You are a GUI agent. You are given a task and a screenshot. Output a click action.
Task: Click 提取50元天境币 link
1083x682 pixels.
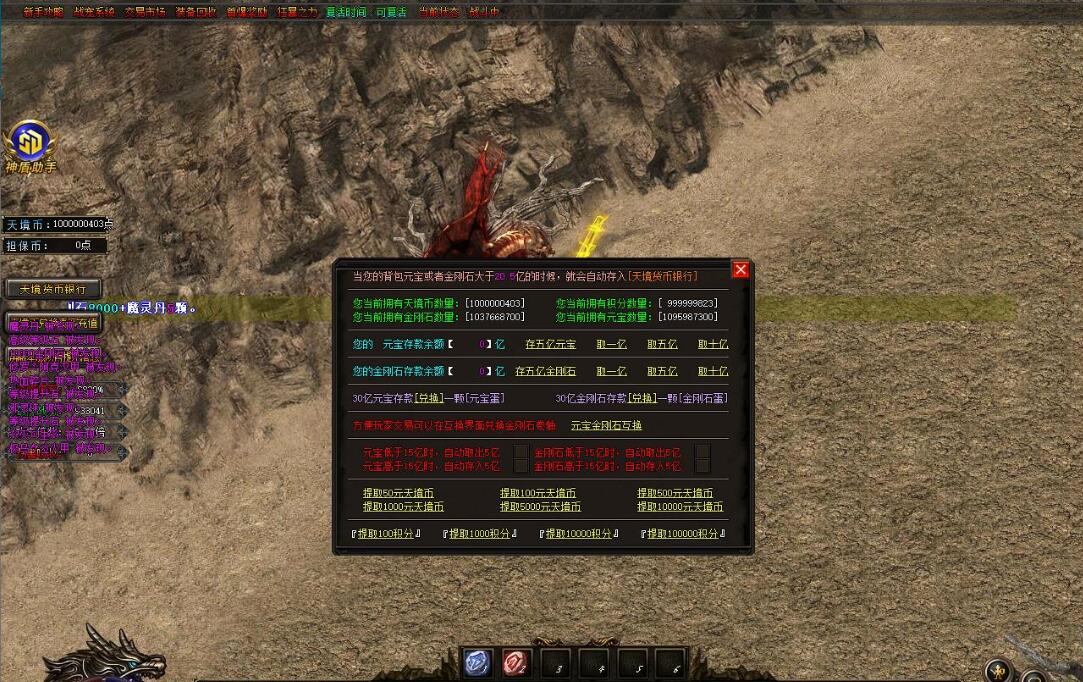click(x=400, y=493)
